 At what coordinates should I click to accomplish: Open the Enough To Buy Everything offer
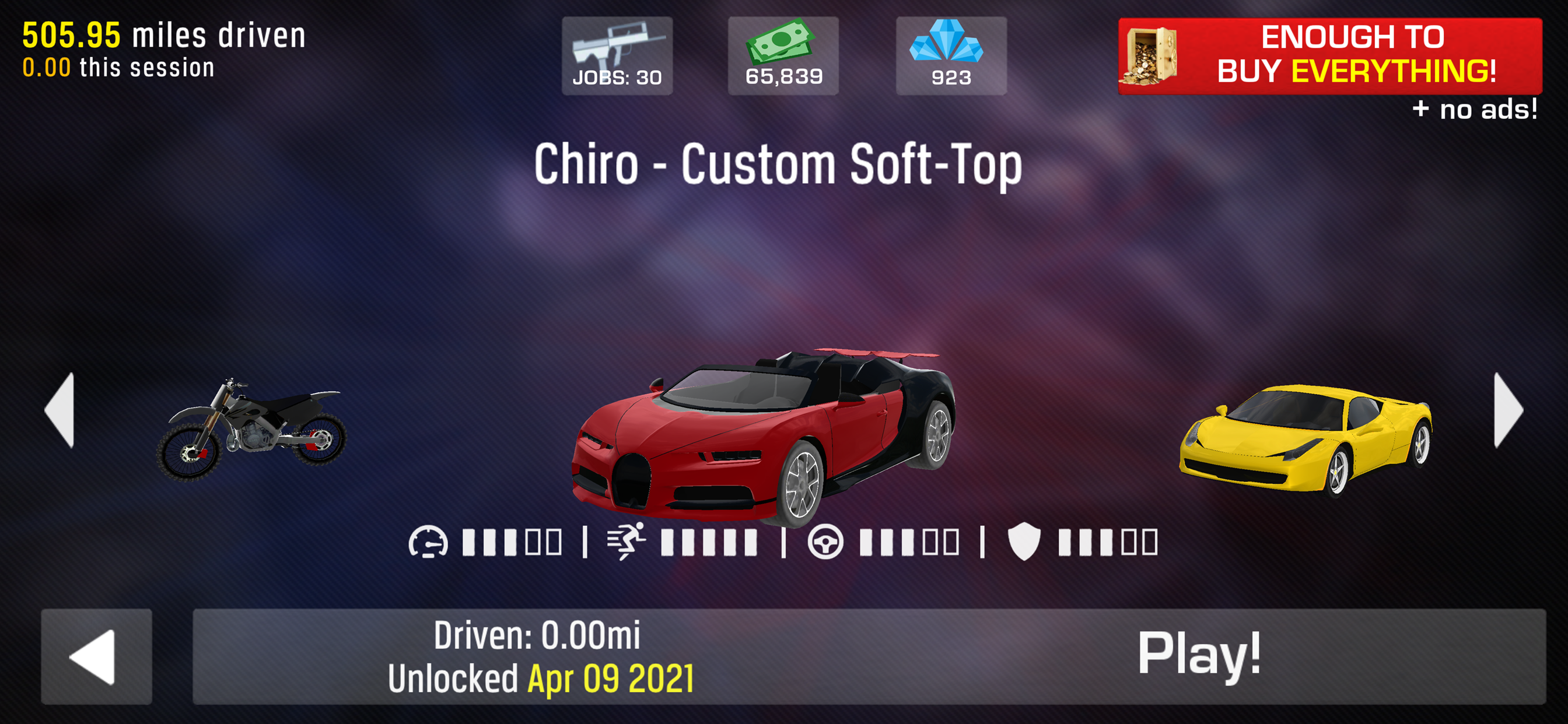(1329, 56)
